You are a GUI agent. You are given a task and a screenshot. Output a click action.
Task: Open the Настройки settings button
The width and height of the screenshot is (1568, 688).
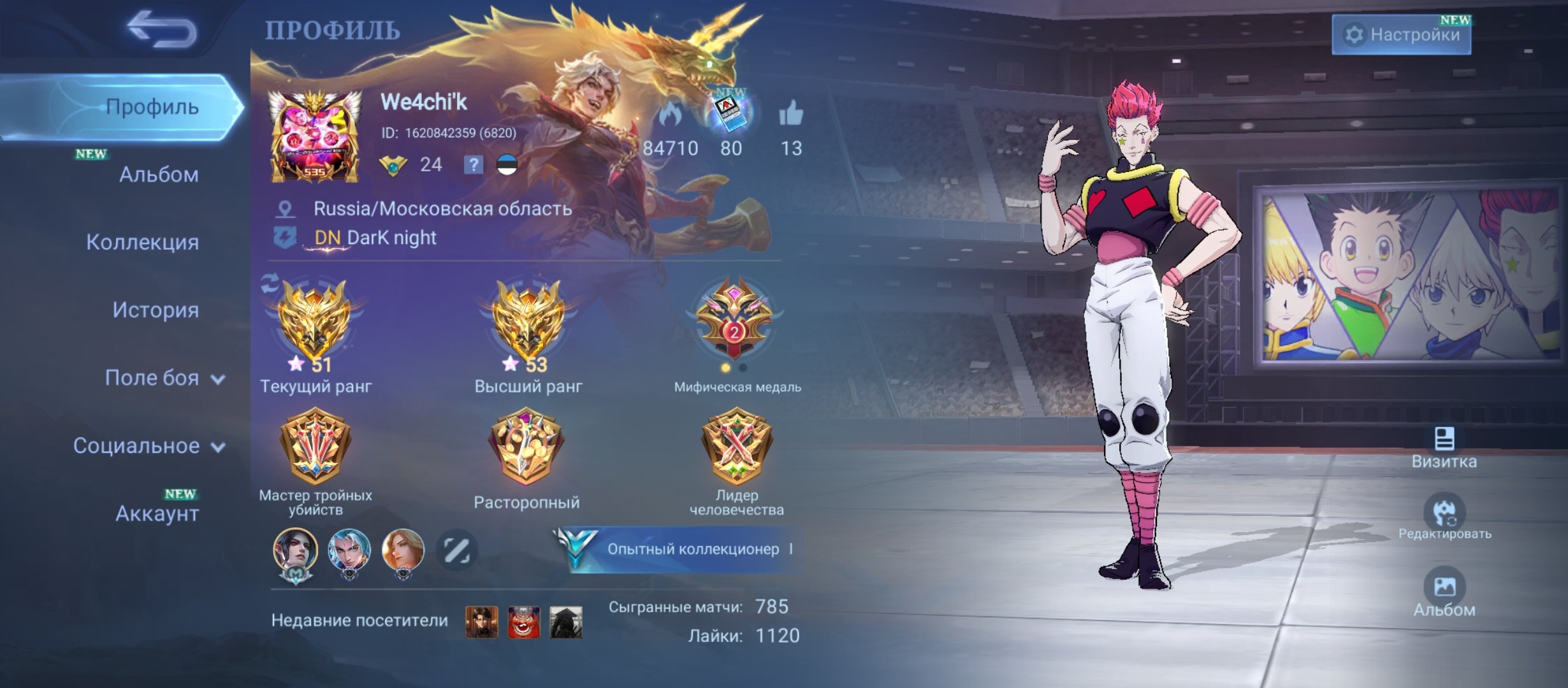[1401, 34]
